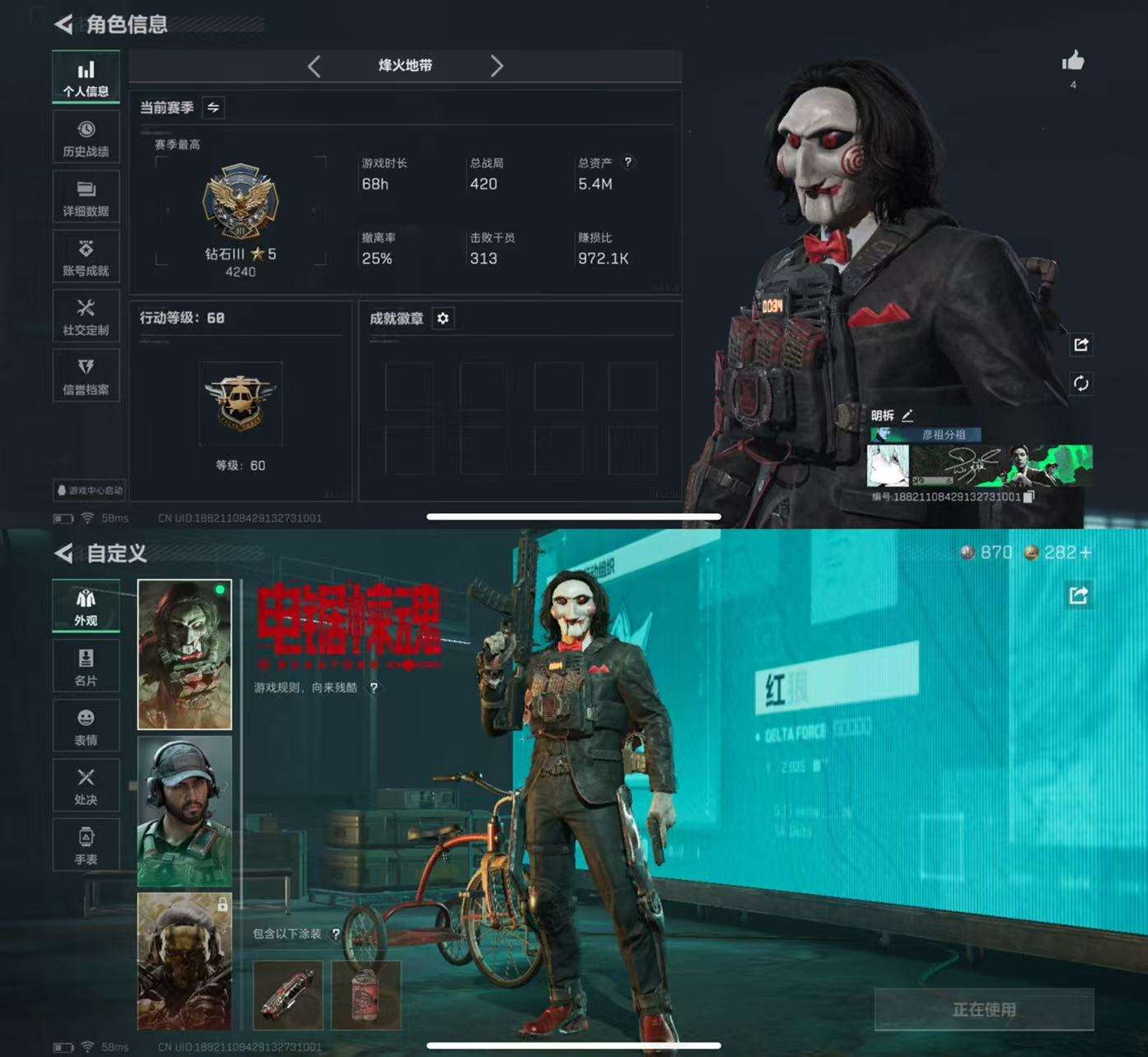
Task: Open the 账号成就 panel
Action: pos(86,256)
